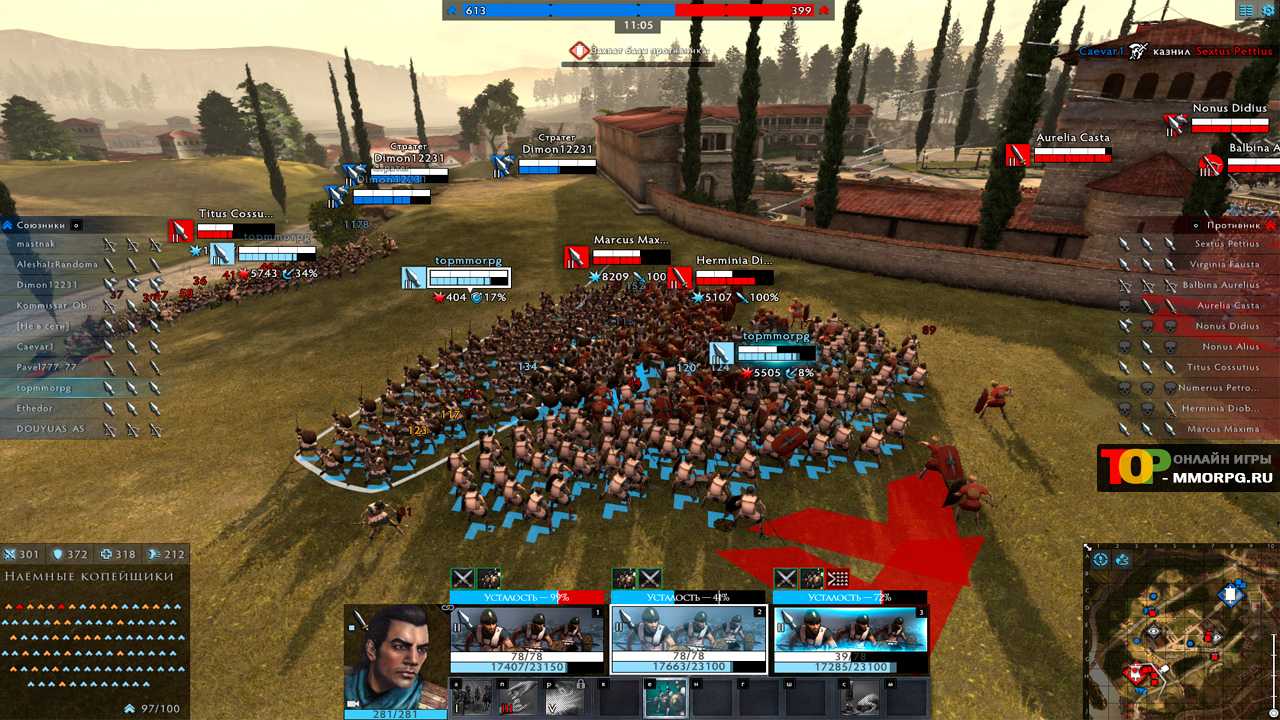The width and height of the screenshot is (1280, 720).
Task: Use the highlighted teal ability slot
Action: pos(665,698)
